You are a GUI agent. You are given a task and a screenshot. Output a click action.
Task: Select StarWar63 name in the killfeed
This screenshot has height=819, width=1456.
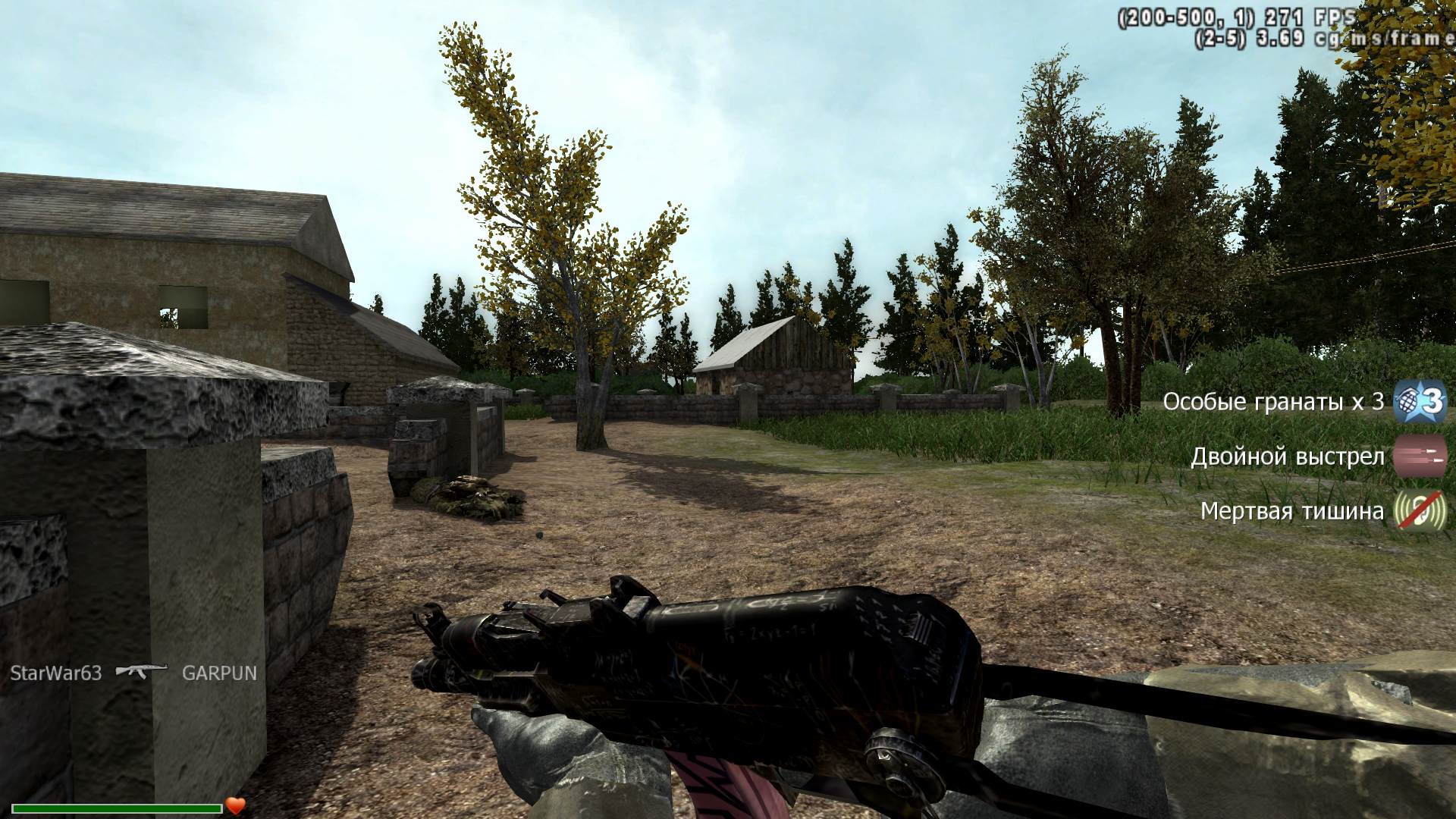[x=55, y=673]
